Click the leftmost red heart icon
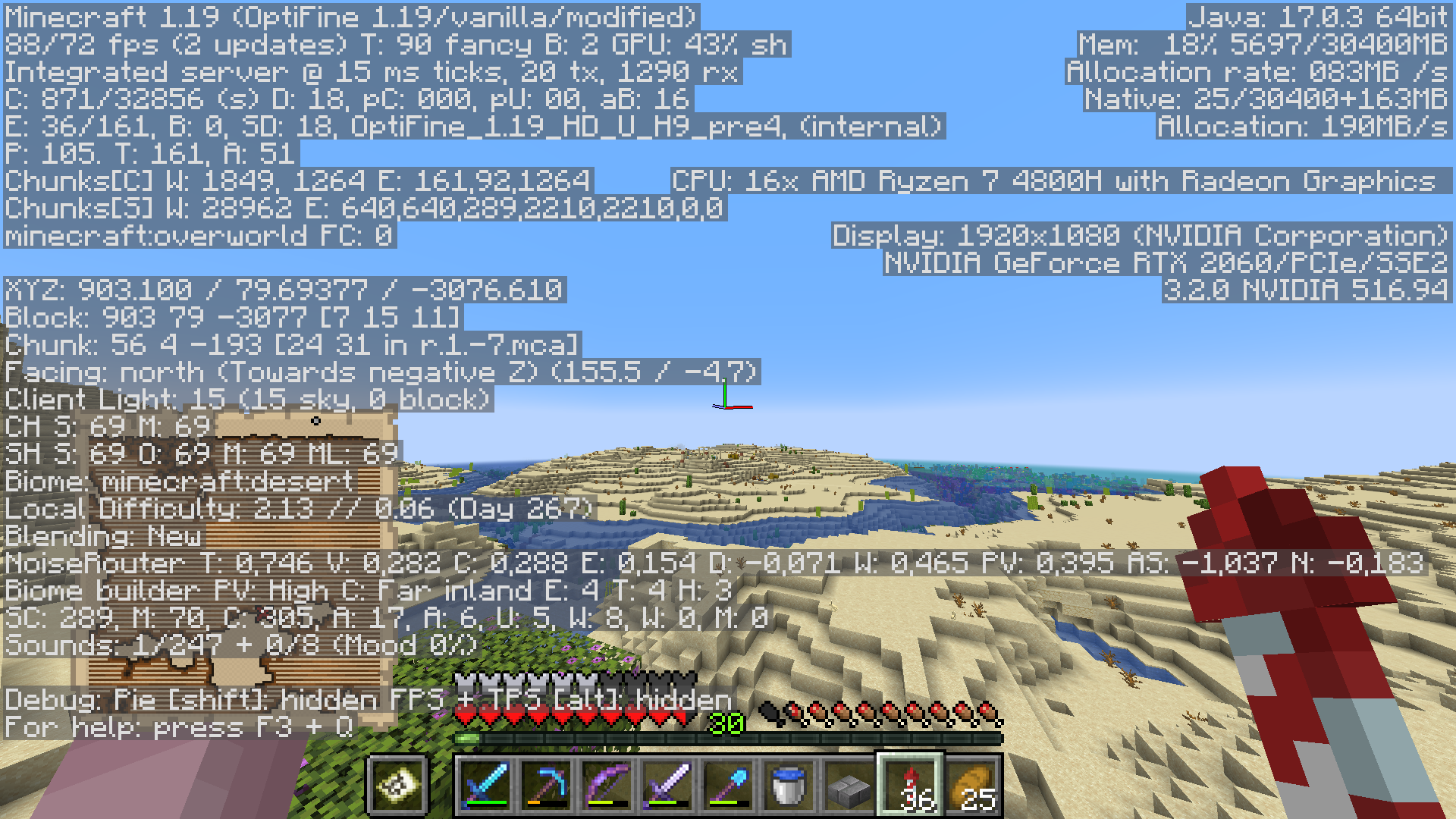The image size is (1456, 819). pos(464,714)
